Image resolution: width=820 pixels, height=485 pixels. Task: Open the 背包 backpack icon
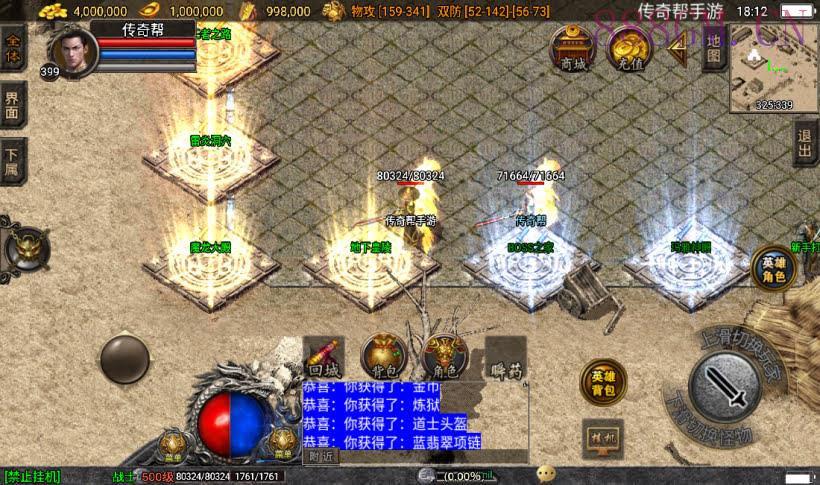coord(383,357)
